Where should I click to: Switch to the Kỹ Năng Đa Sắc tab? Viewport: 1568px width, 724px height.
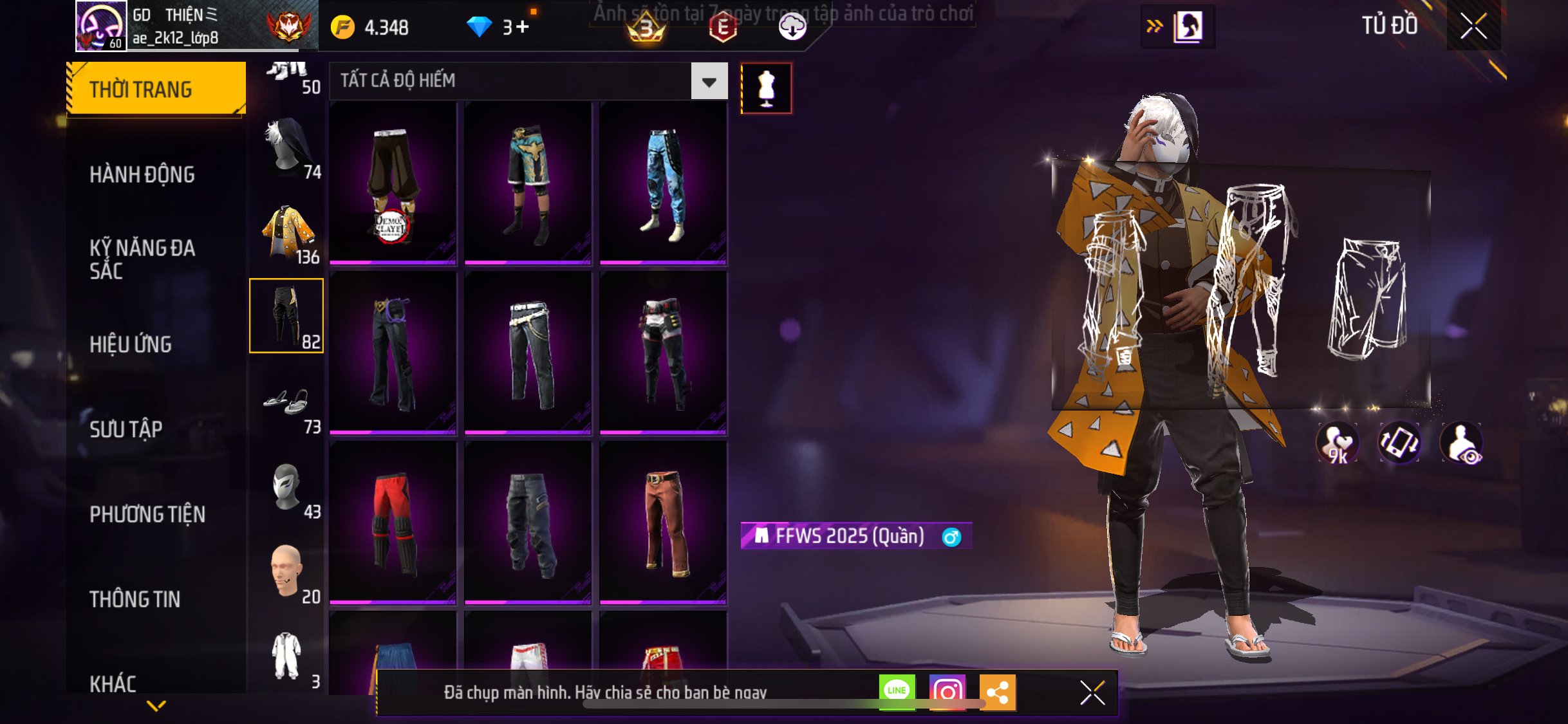[x=142, y=259]
